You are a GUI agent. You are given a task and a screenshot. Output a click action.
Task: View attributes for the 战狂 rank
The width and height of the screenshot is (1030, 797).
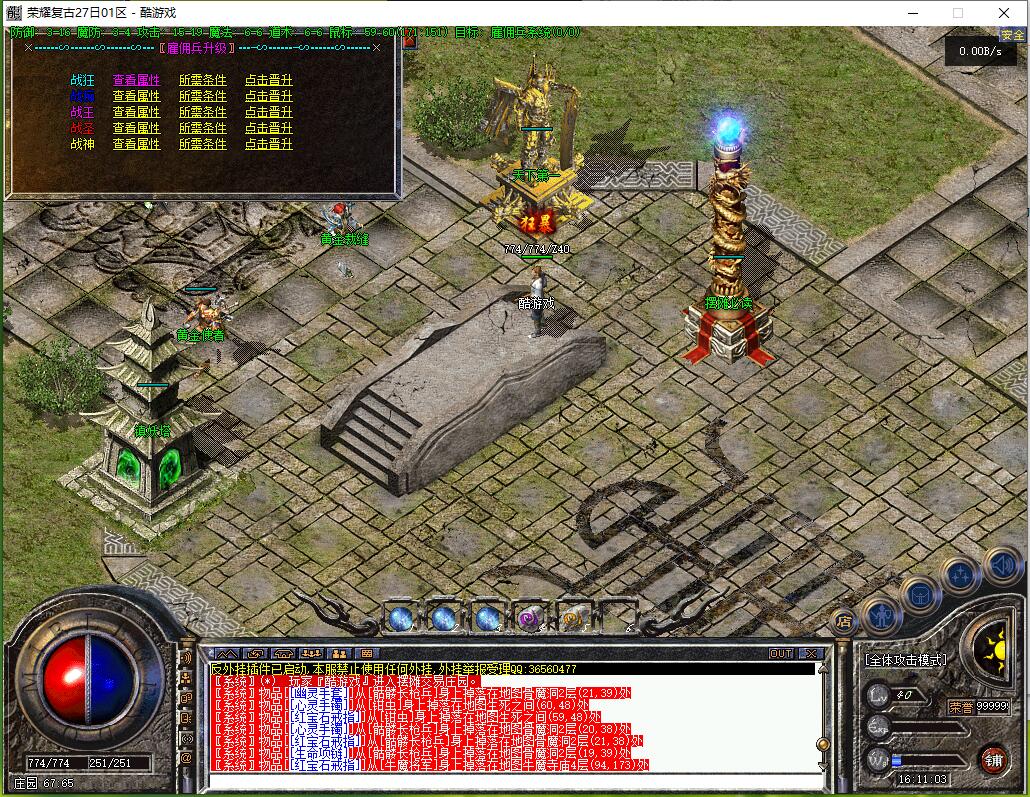(x=136, y=81)
